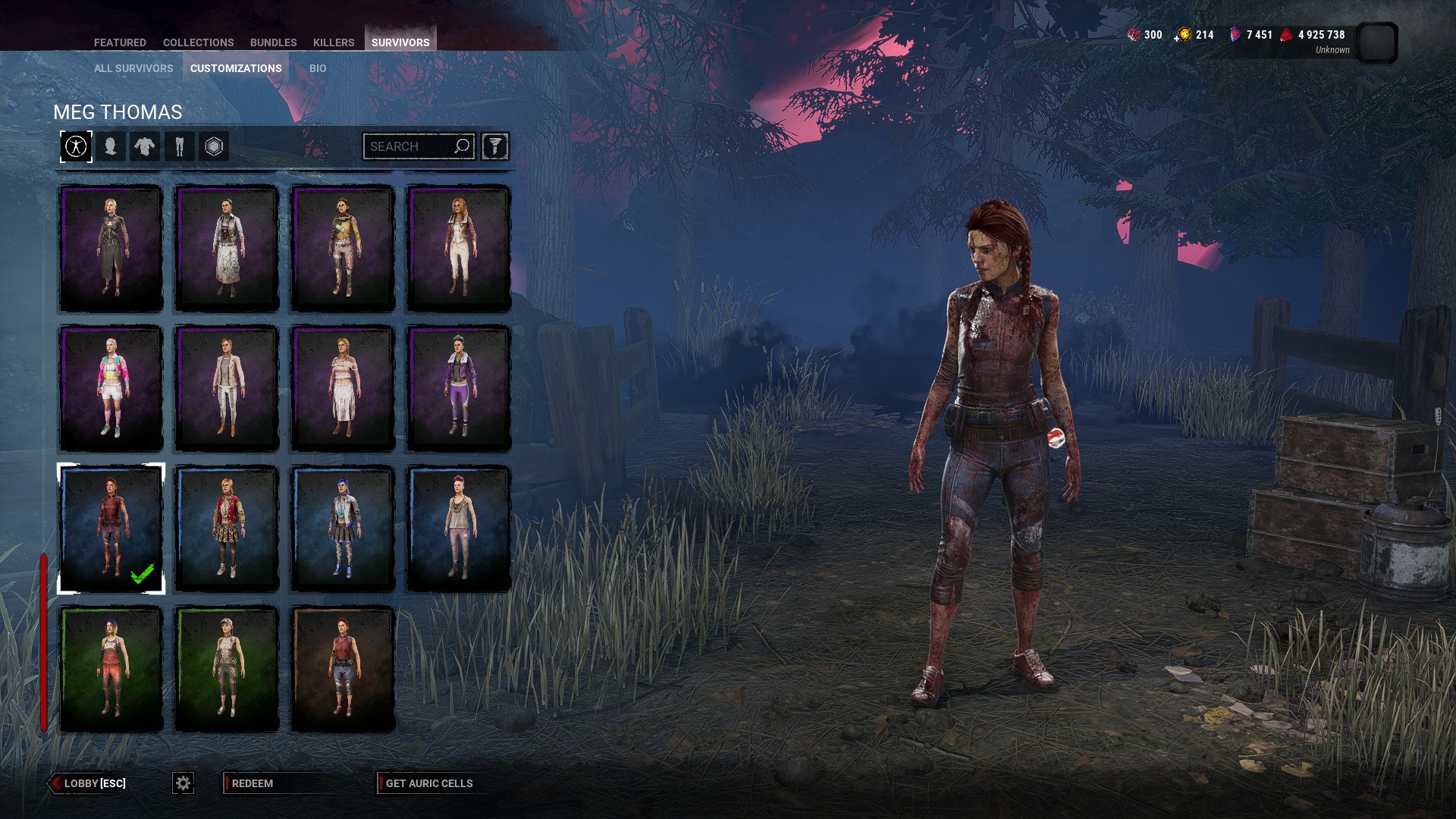Open the Killers tab
Screen dimensions: 1456x819
coord(334,42)
